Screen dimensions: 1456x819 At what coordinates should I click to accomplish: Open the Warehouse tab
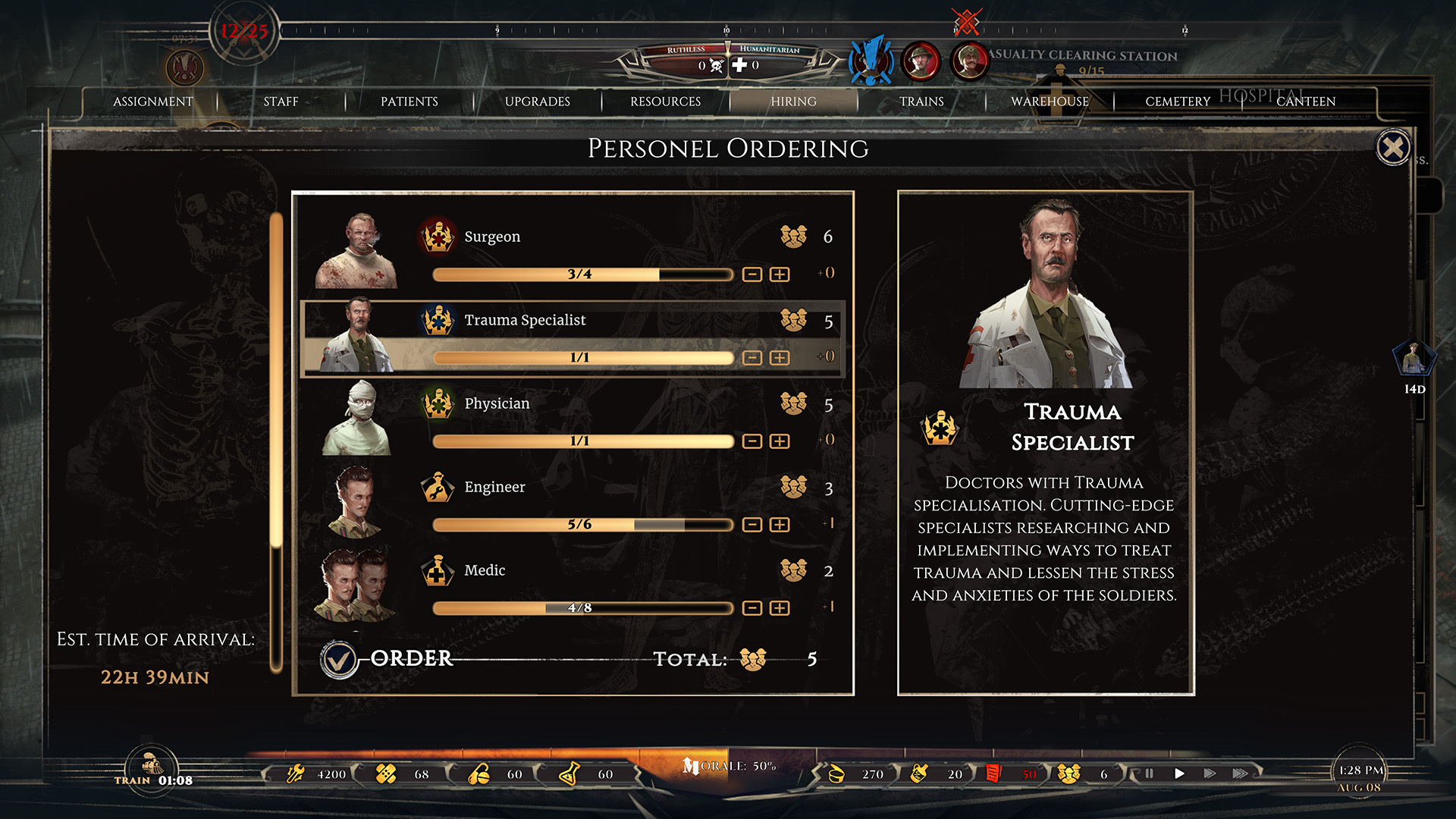[x=1050, y=102]
